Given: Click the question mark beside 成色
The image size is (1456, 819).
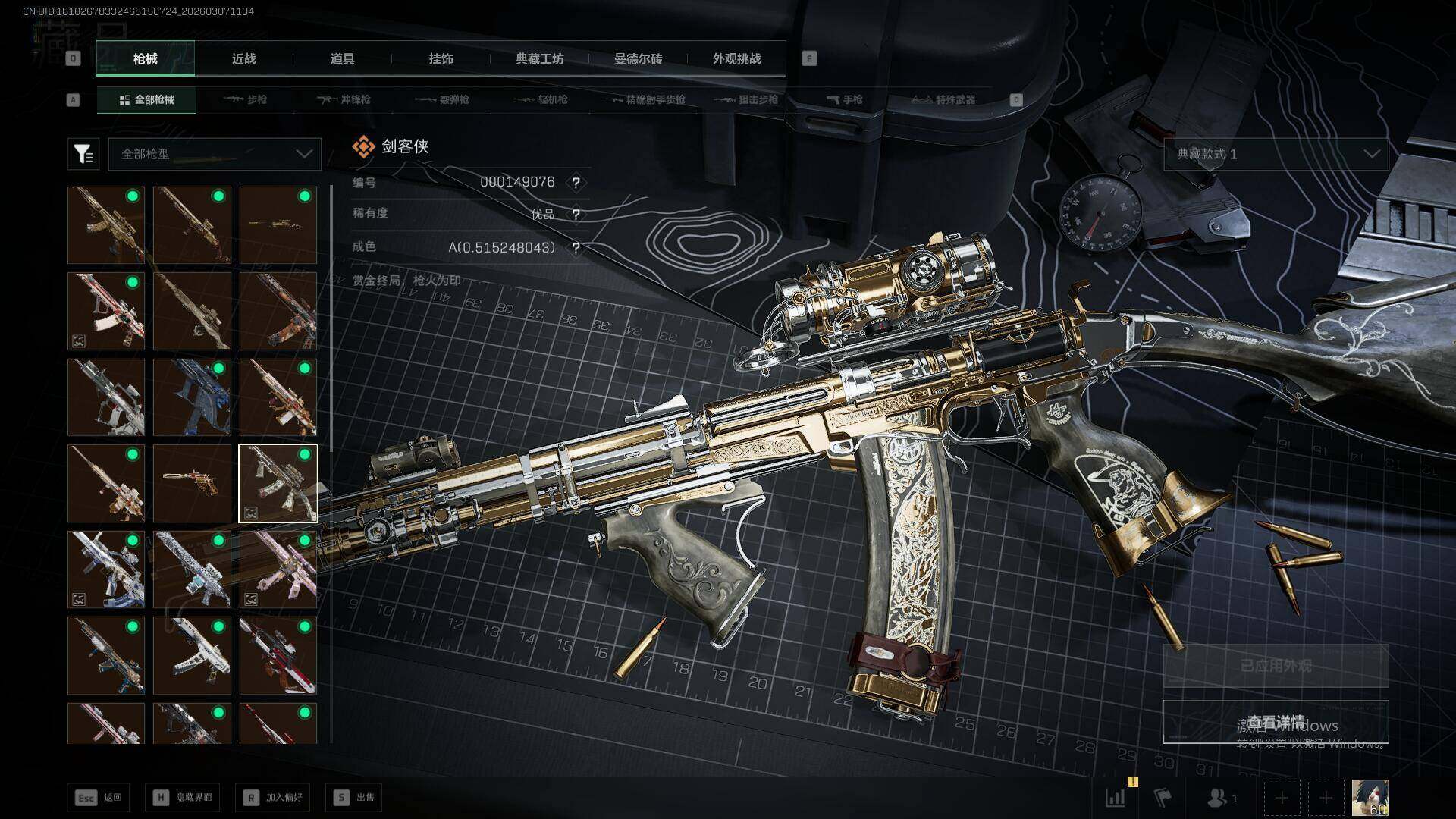Looking at the screenshot, I should (576, 248).
